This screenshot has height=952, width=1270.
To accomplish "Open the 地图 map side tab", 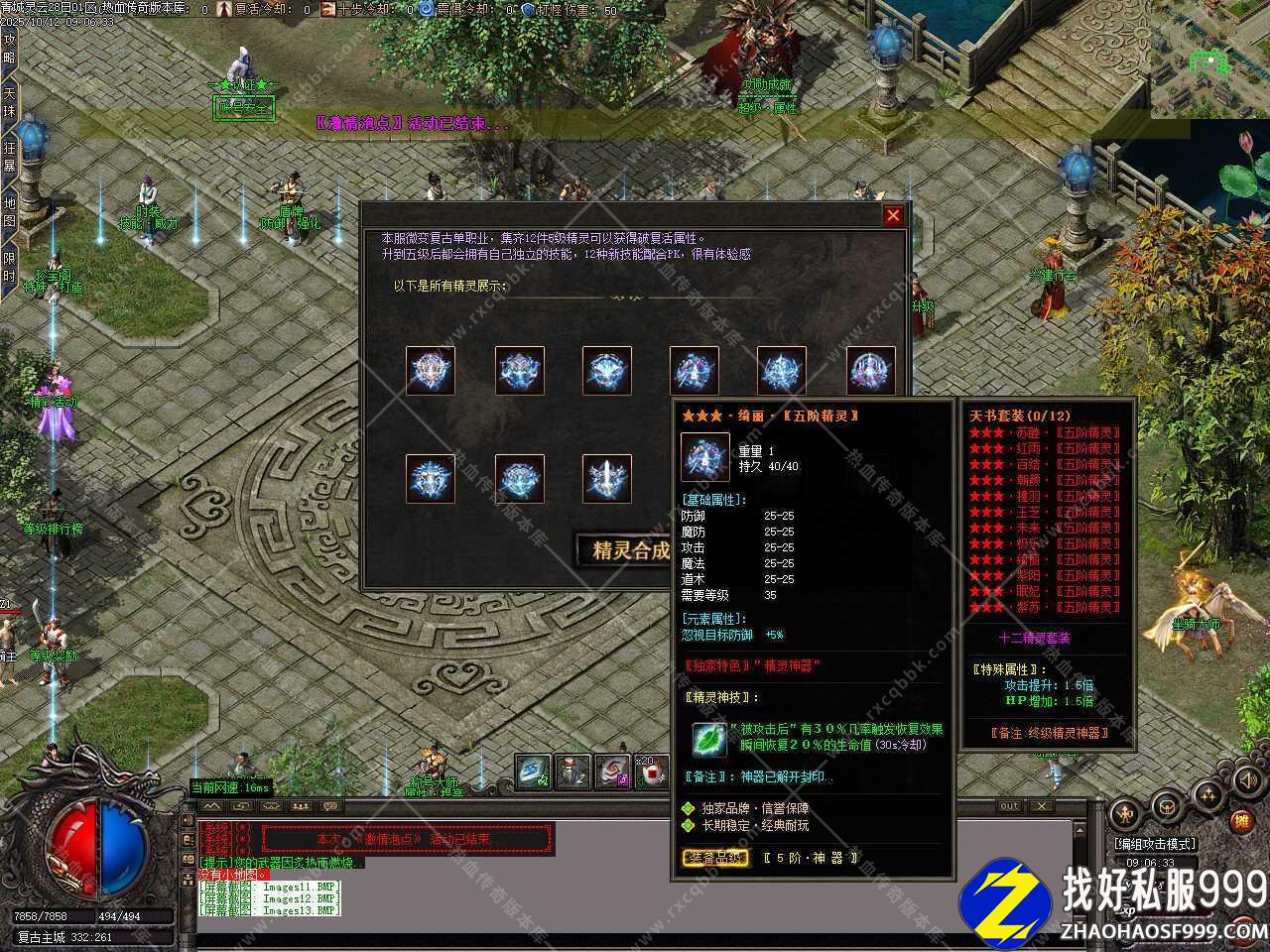I will (x=10, y=212).
